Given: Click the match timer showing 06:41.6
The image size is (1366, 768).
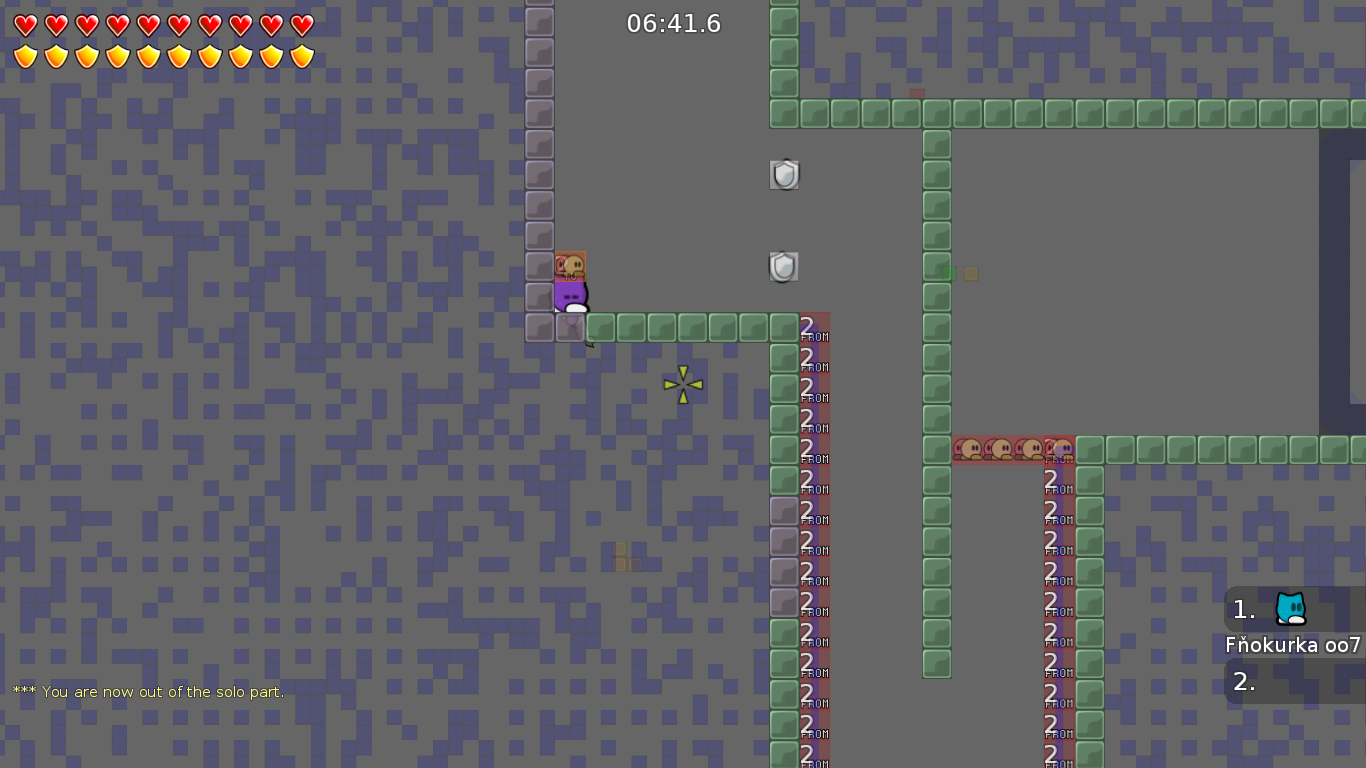Looking at the screenshot, I should pyautogui.click(x=674, y=23).
